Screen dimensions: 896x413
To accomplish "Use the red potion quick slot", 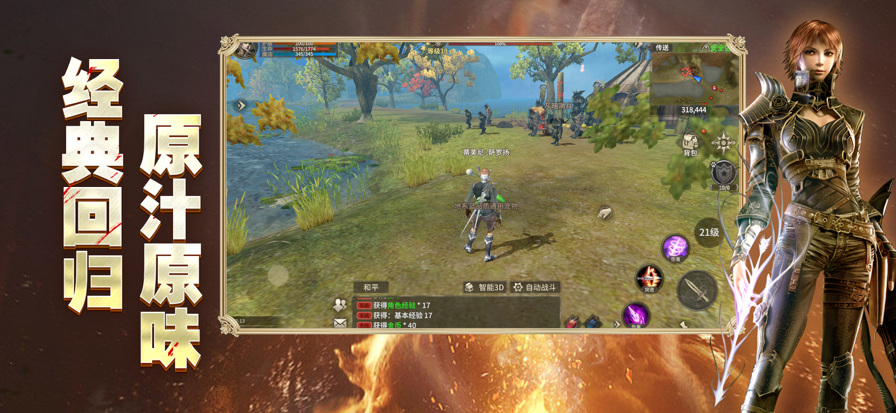I will [x=573, y=323].
